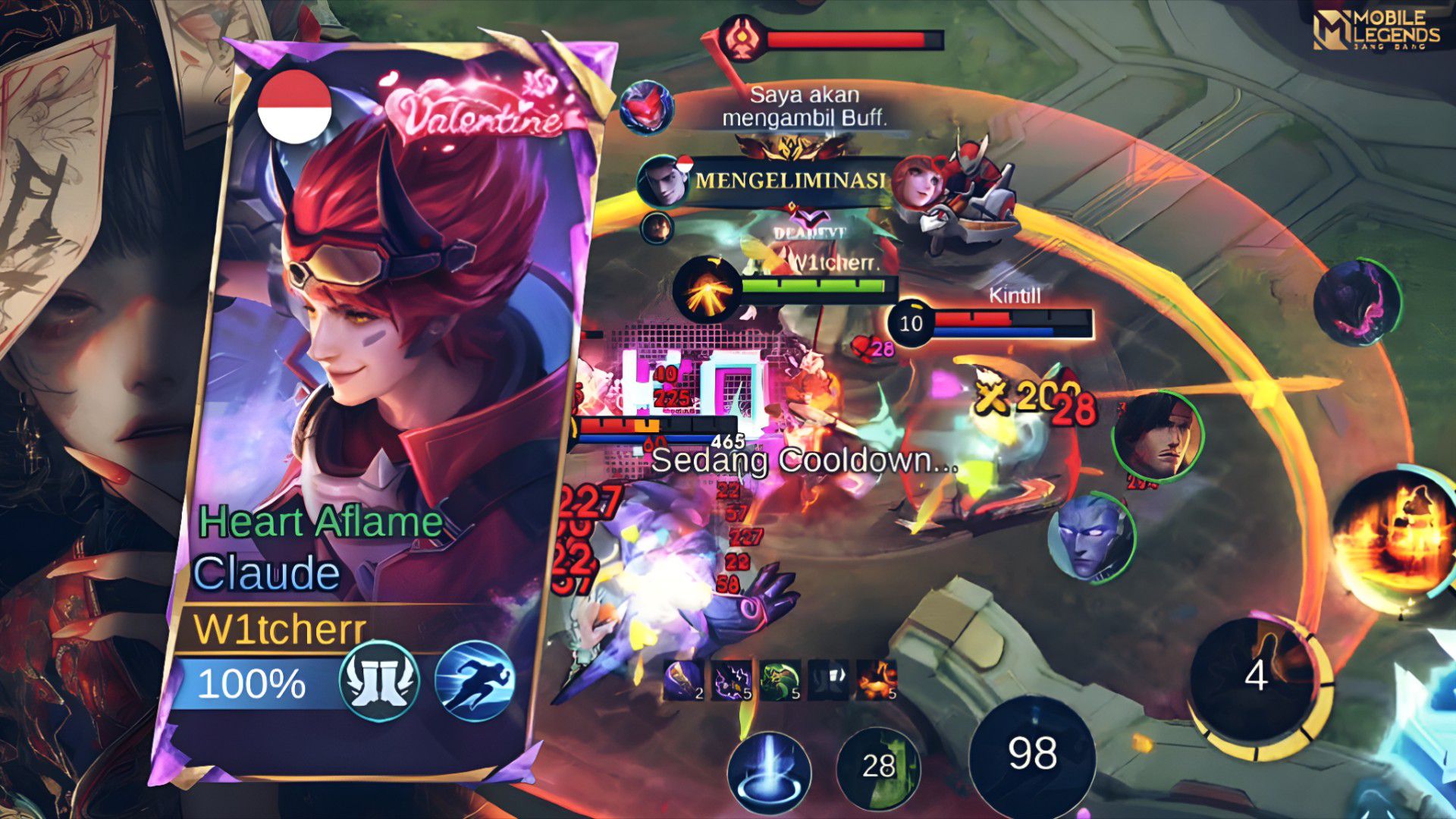Image resolution: width=1456 pixels, height=819 pixels.
Task: Click the red masked hero chat avatar
Action: pyautogui.click(x=645, y=107)
